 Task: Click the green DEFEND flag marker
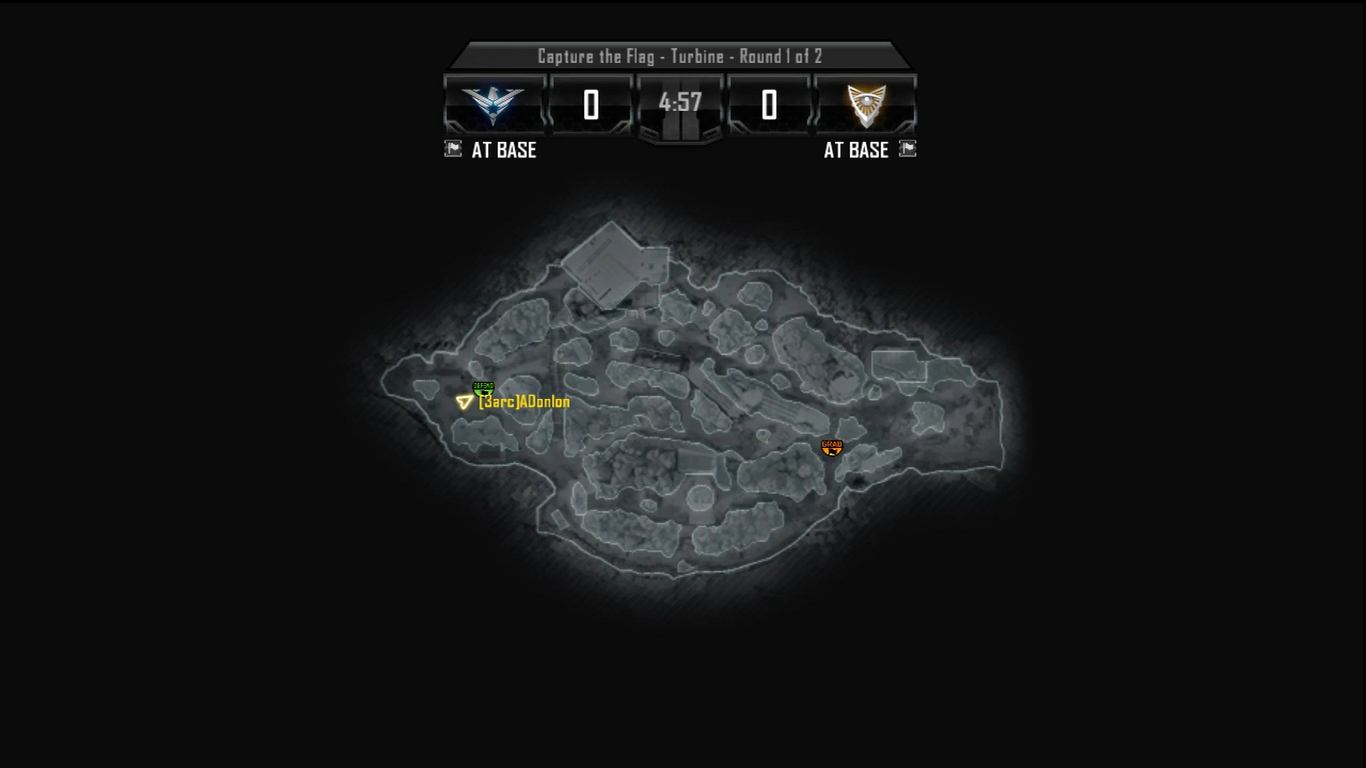pyautogui.click(x=483, y=388)
